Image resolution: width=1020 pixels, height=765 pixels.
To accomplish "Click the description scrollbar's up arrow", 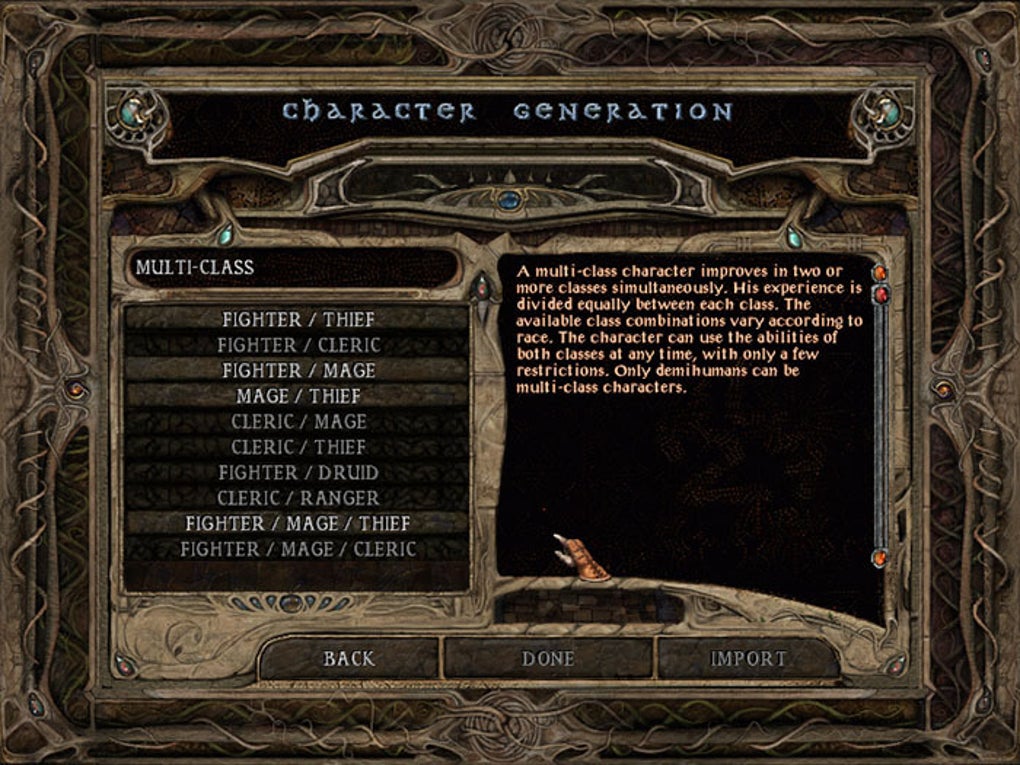I will coord(881,273).
